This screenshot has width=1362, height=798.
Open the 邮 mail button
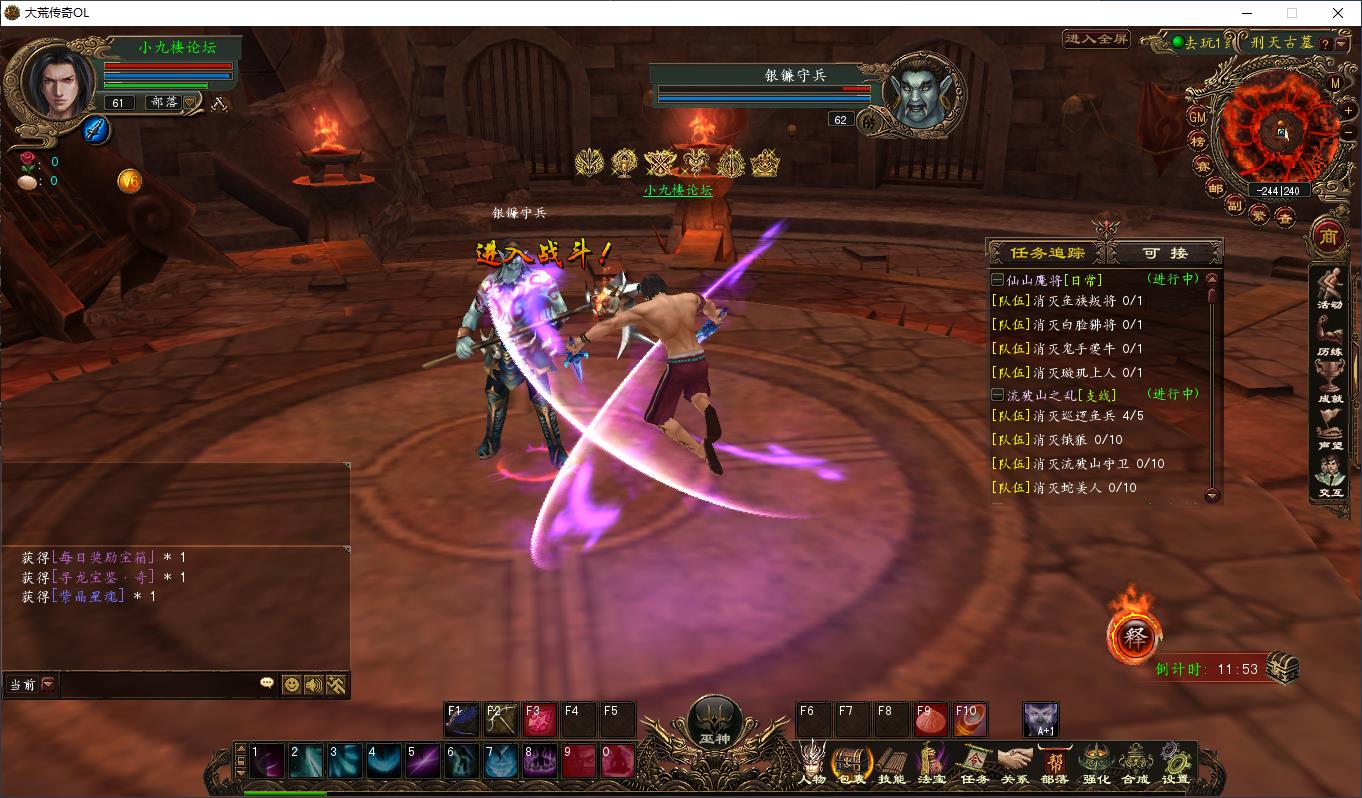1216,188
